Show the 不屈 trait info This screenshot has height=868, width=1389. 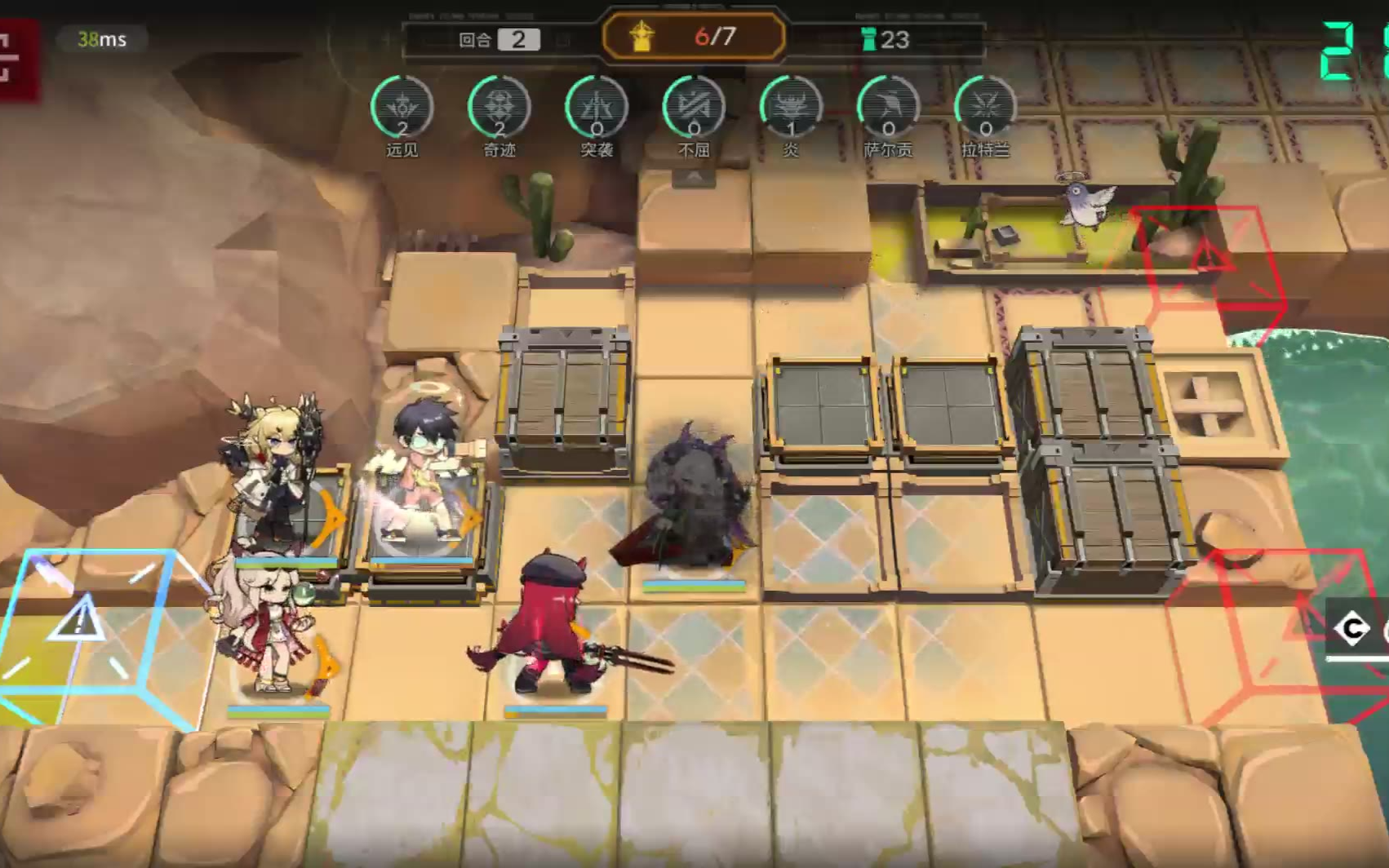point(694,108)
